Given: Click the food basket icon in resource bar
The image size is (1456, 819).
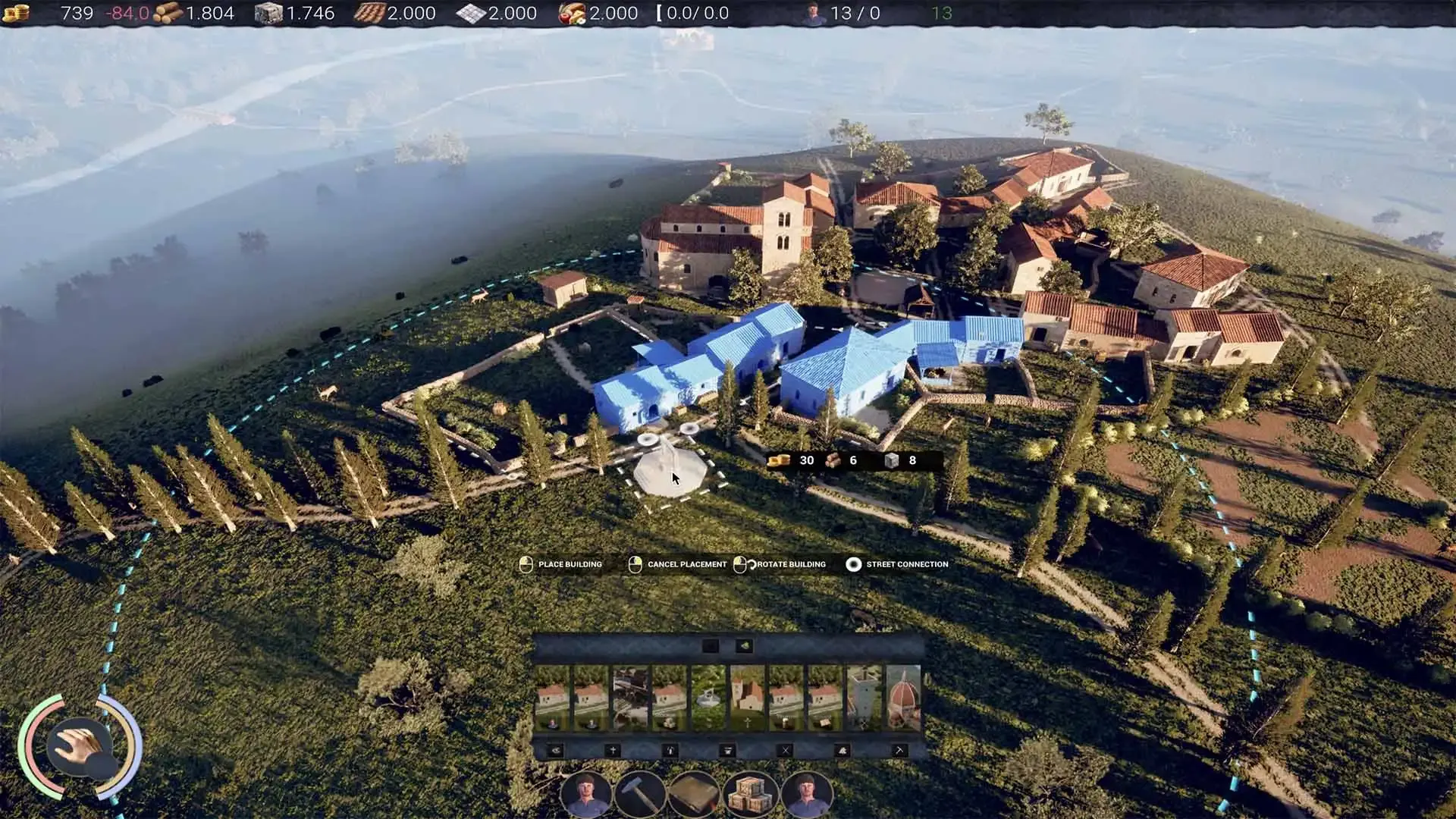Looking at the screenshot, I should coord(572,11).
